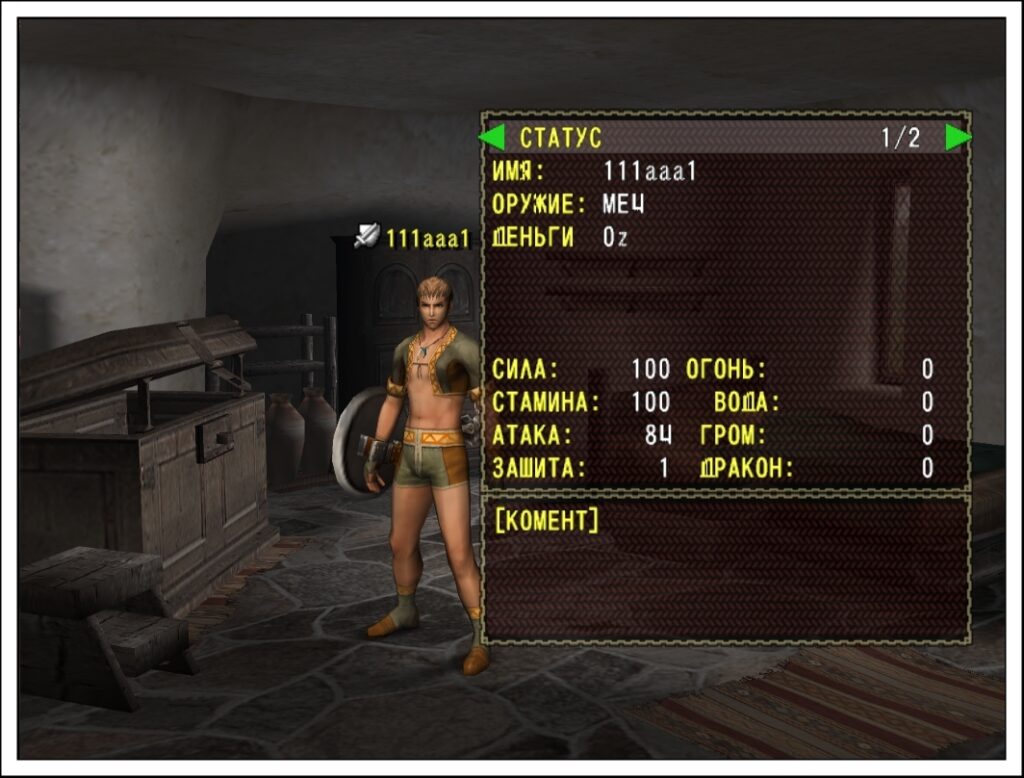Go to the next status page with right arrow
This screenshot has height=778, width=1024.
click(x=957, y=137)
